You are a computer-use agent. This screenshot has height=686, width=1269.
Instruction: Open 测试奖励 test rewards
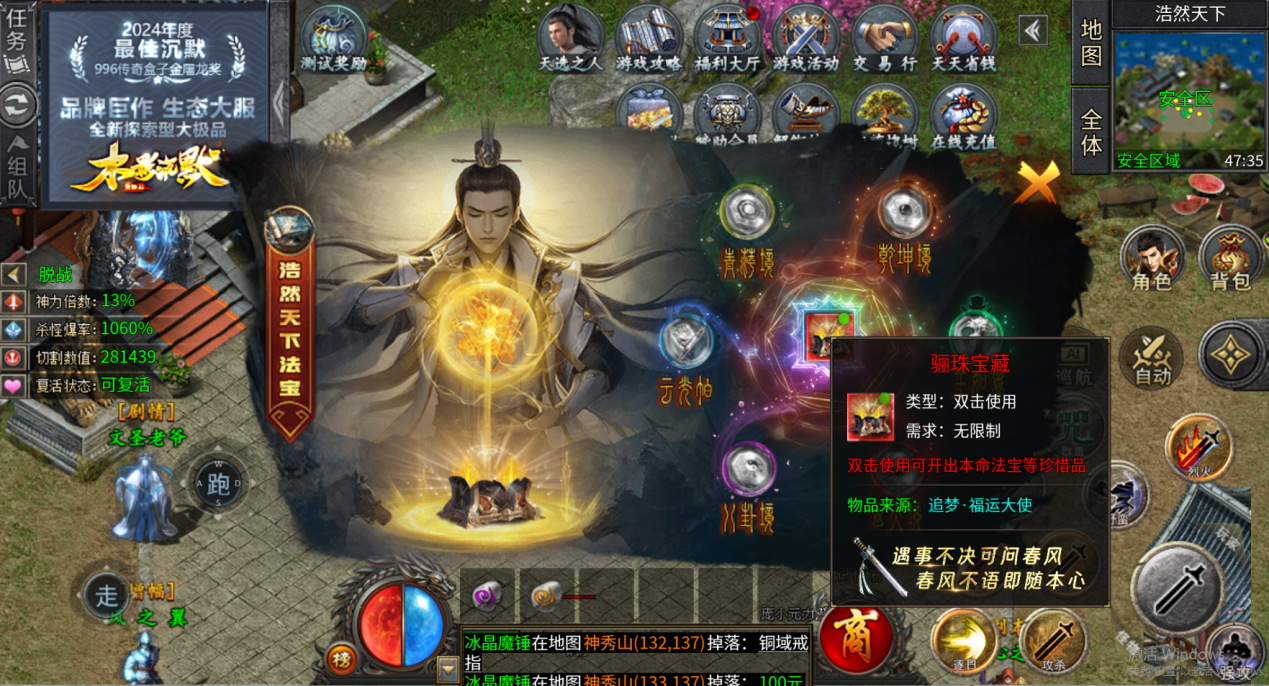(333, 42)
